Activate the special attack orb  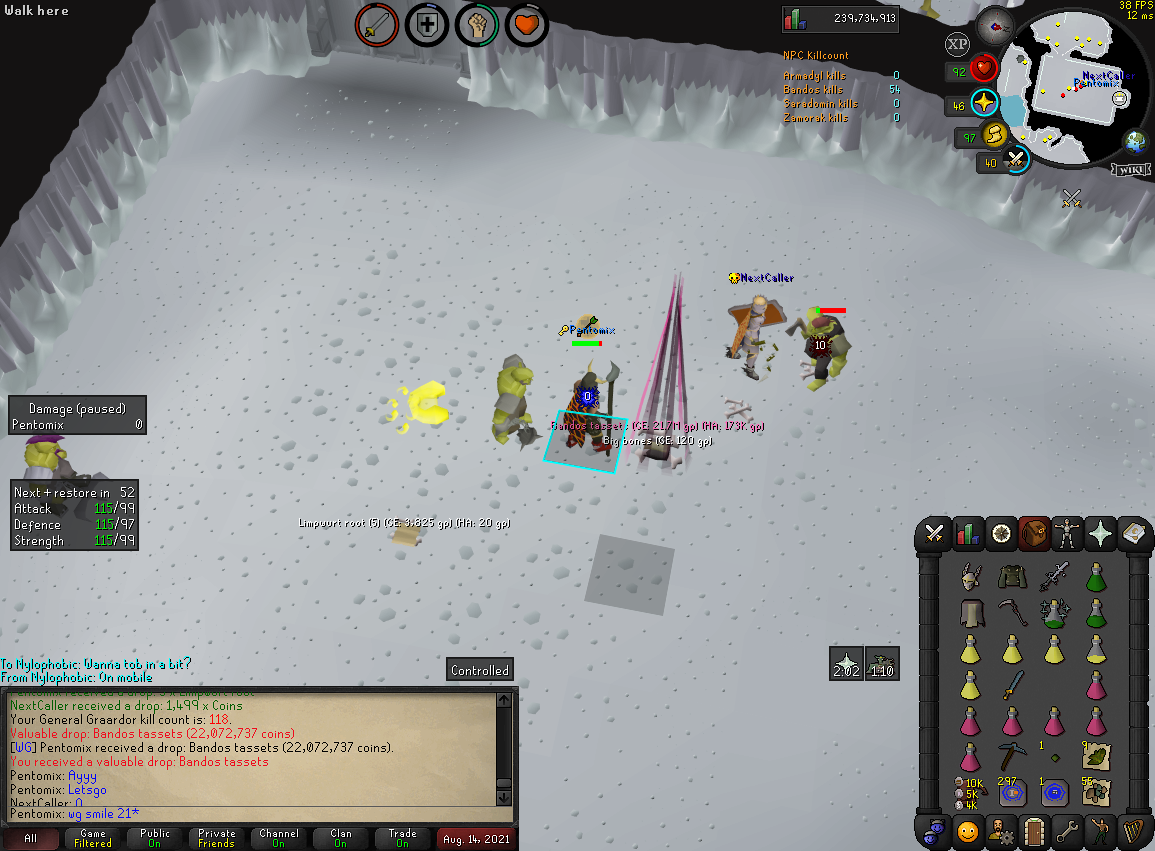(1017, 160)
